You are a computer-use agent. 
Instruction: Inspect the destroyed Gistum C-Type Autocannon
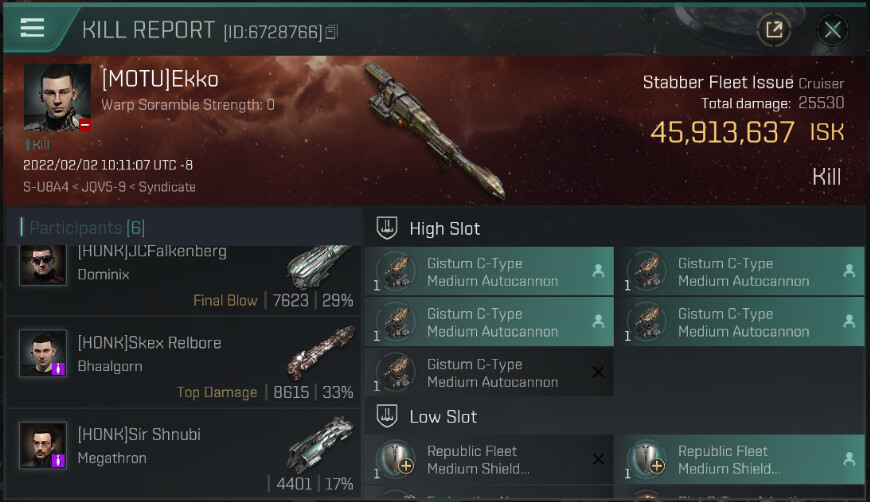[x=489, y=373]
